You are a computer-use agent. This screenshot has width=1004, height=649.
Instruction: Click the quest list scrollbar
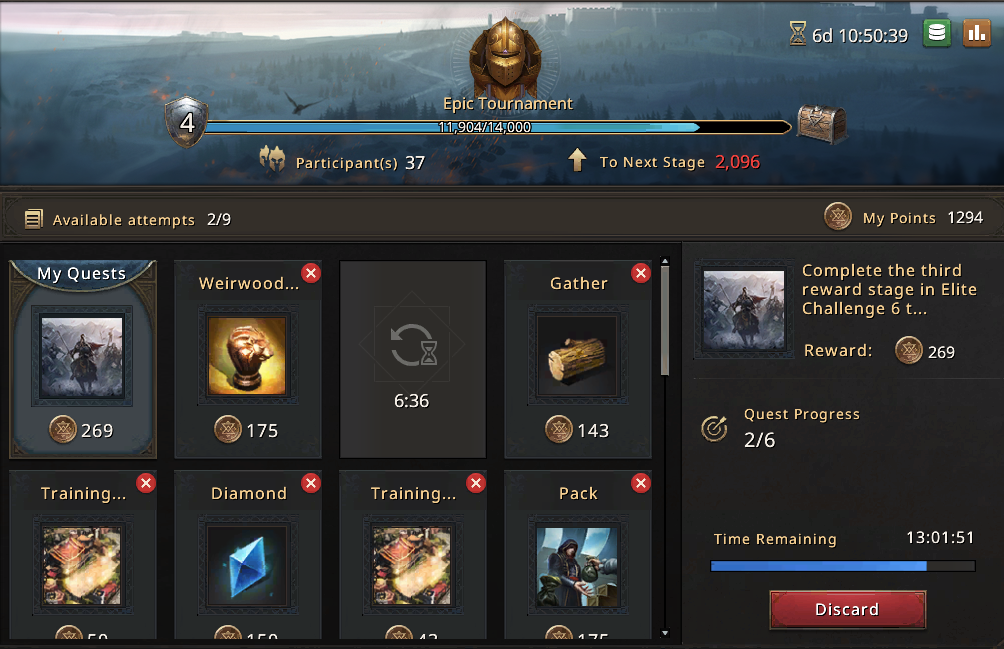click(666, 320)
